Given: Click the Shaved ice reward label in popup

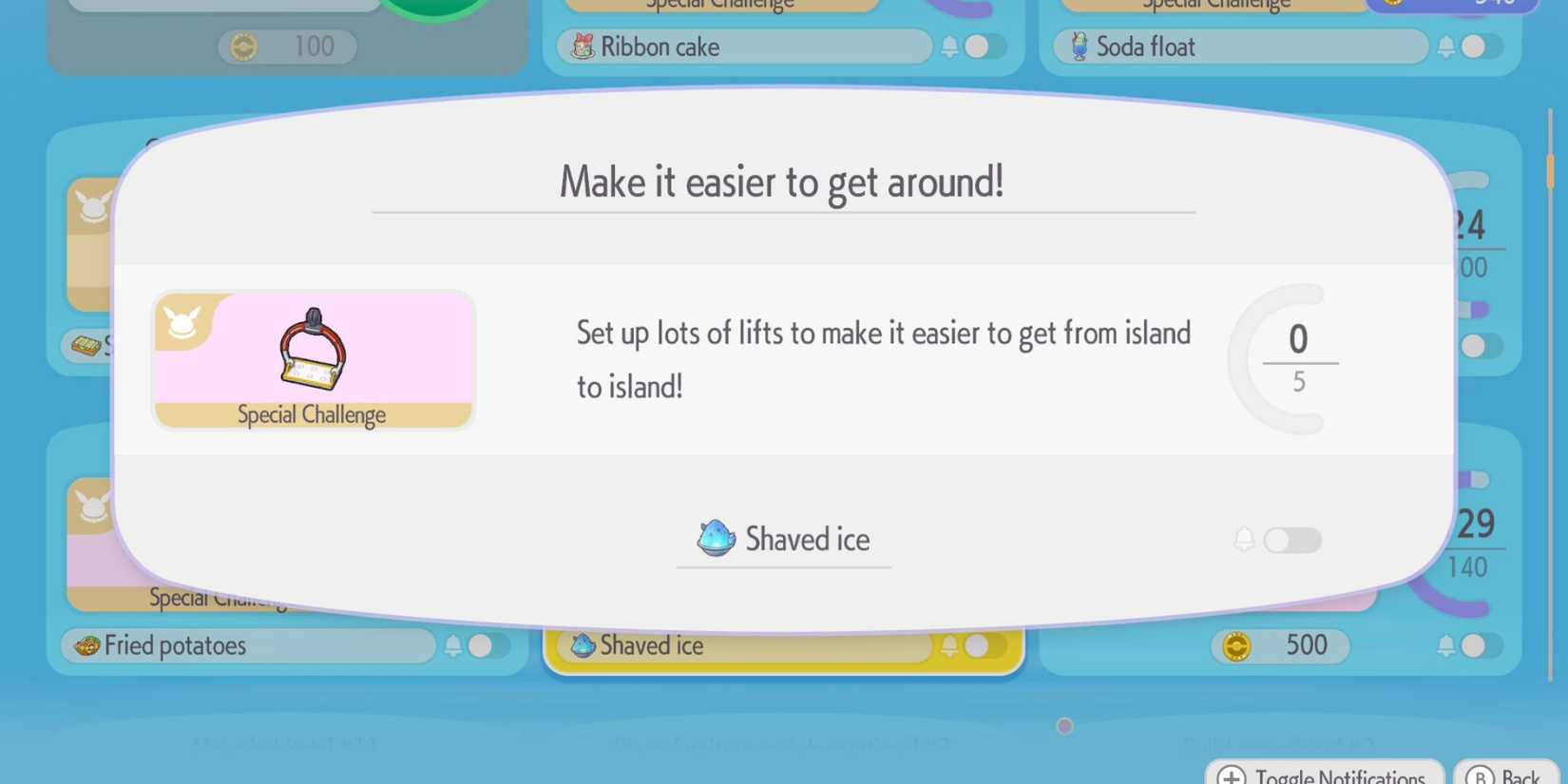Looking at the screenshot, I should [784, 540].
